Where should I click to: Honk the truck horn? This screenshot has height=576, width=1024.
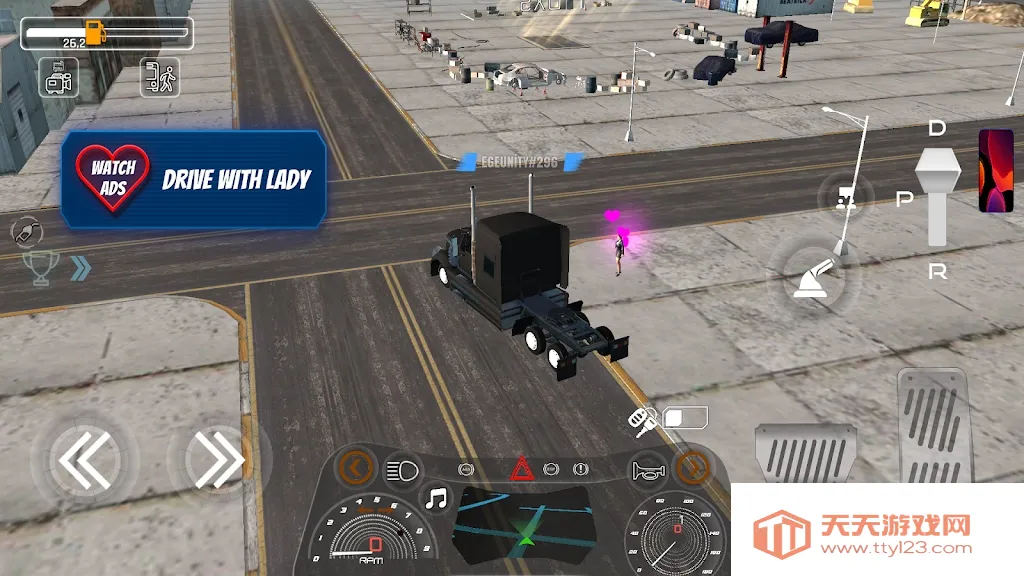point(647,471)
